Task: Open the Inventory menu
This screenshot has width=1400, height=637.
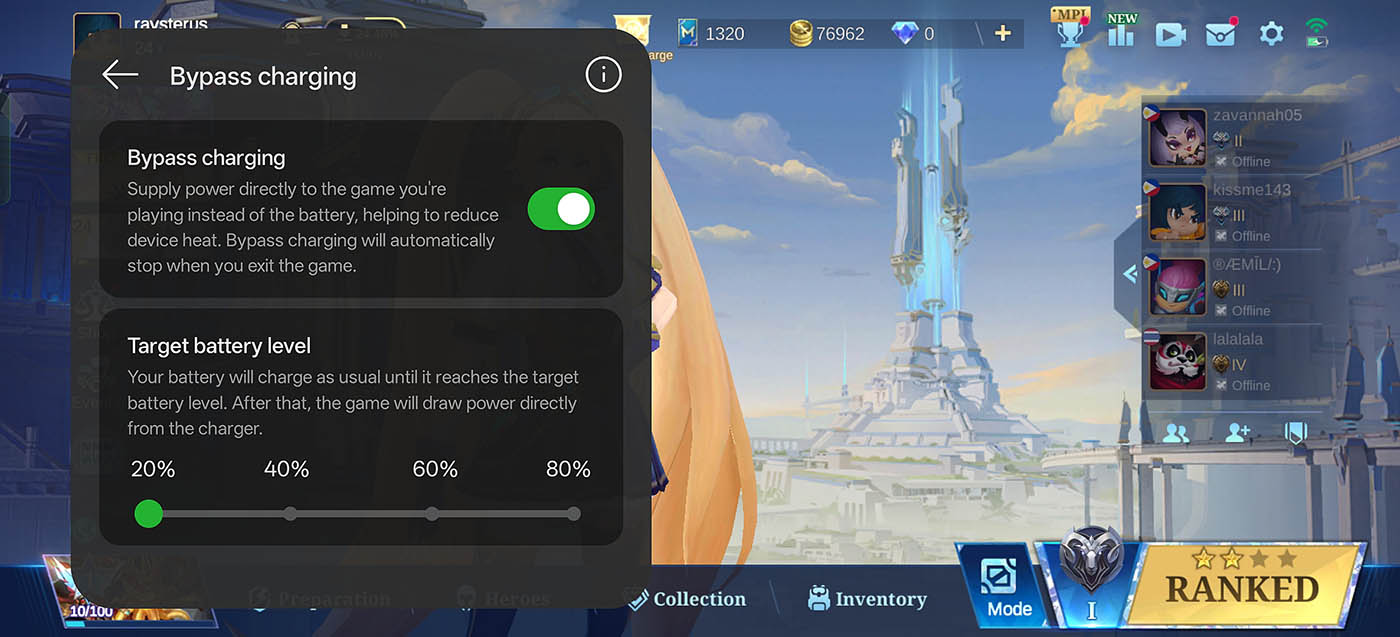Action: (868, 599)
